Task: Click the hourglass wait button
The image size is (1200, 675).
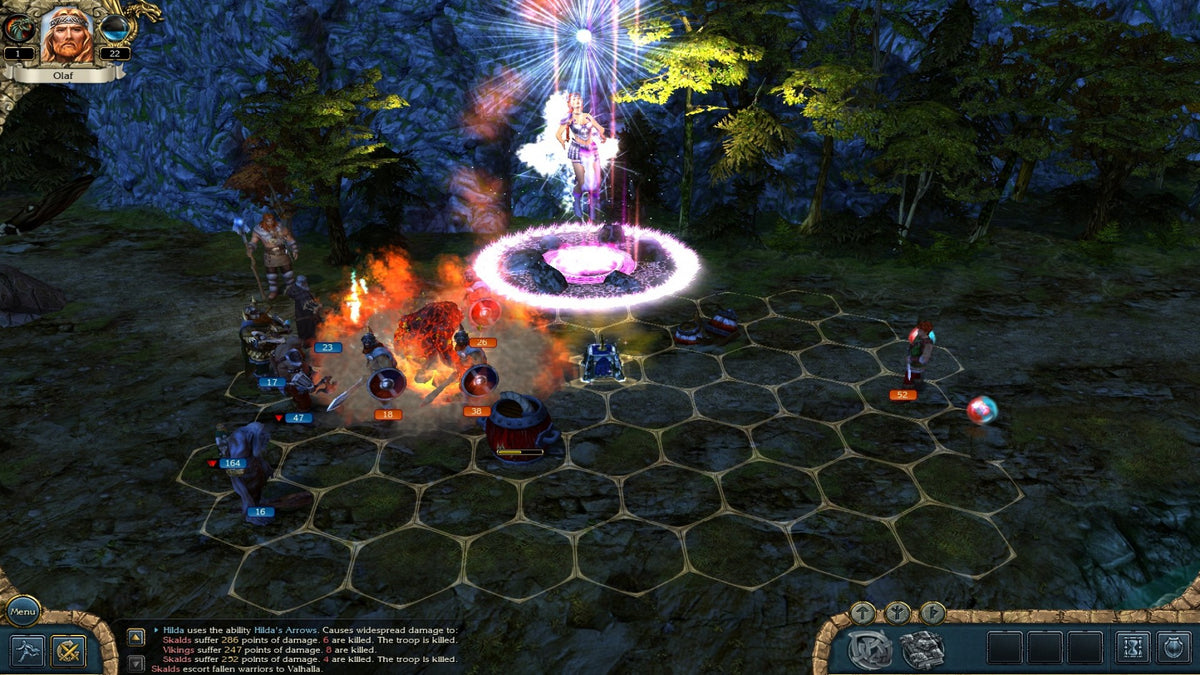Action: 1133,647
